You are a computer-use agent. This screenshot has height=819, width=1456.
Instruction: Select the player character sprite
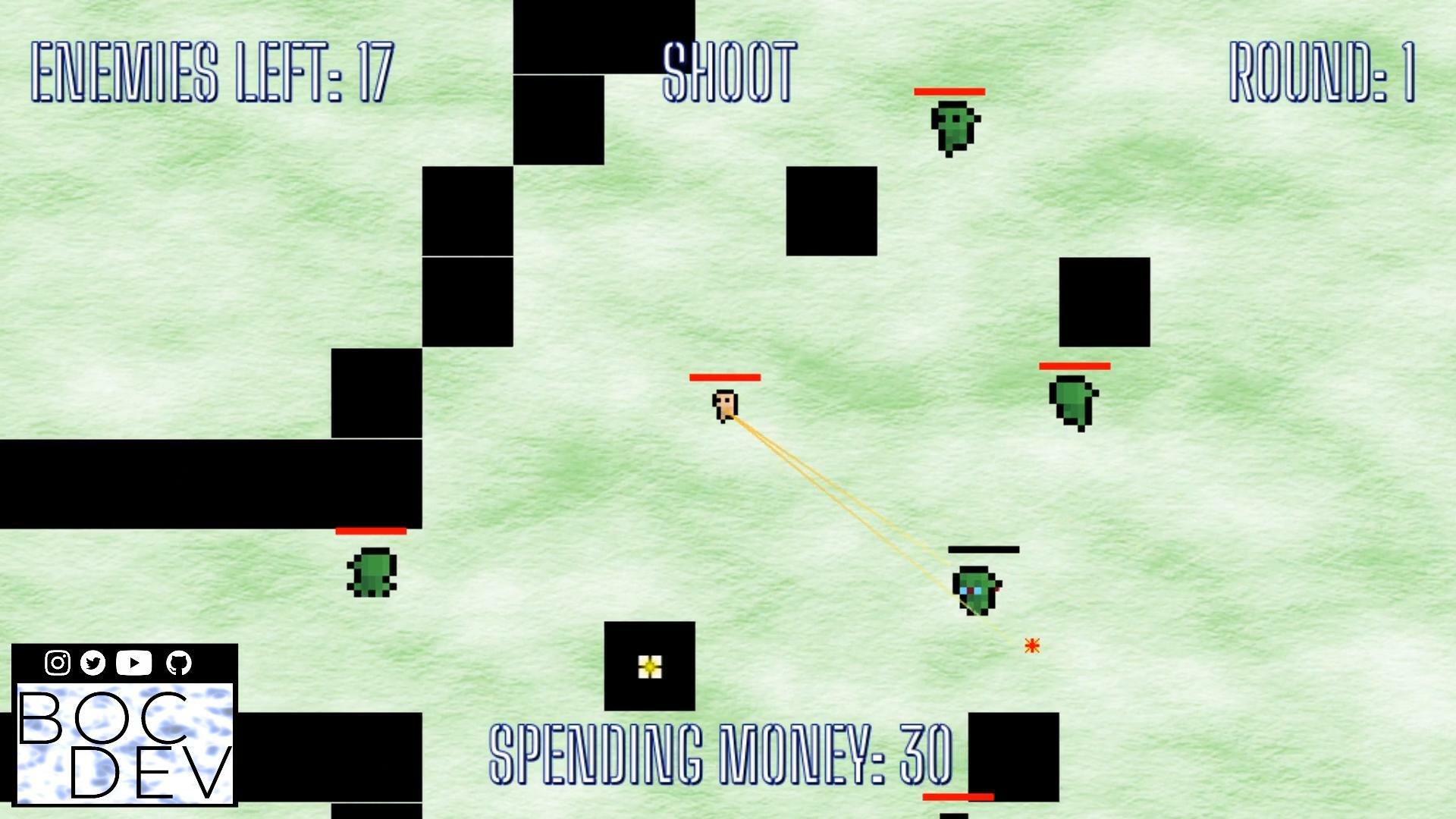coord(726,407)
